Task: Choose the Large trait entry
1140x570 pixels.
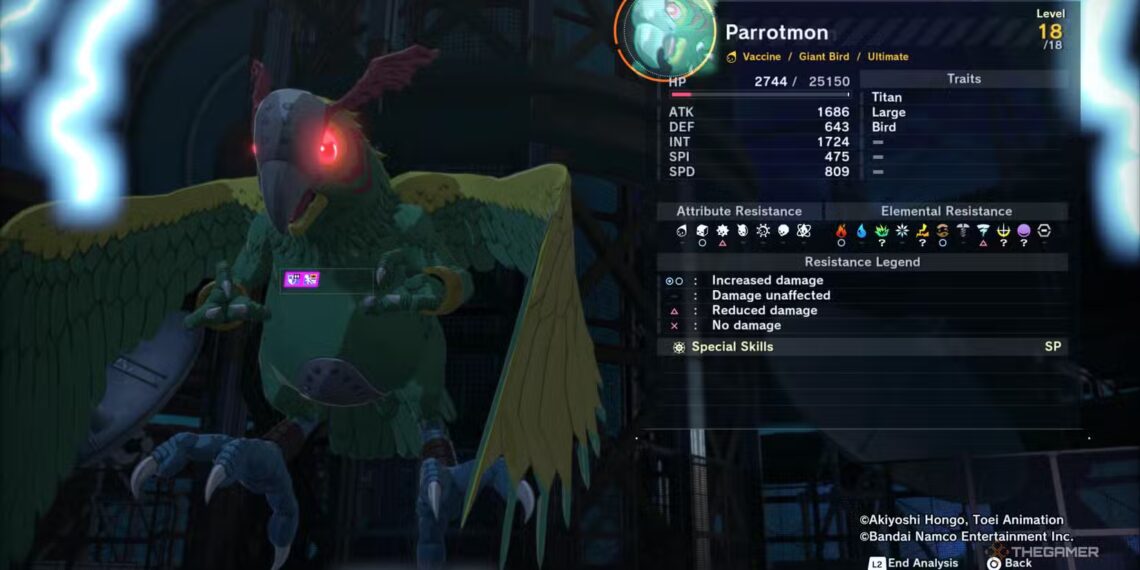Action: [888, 112]
